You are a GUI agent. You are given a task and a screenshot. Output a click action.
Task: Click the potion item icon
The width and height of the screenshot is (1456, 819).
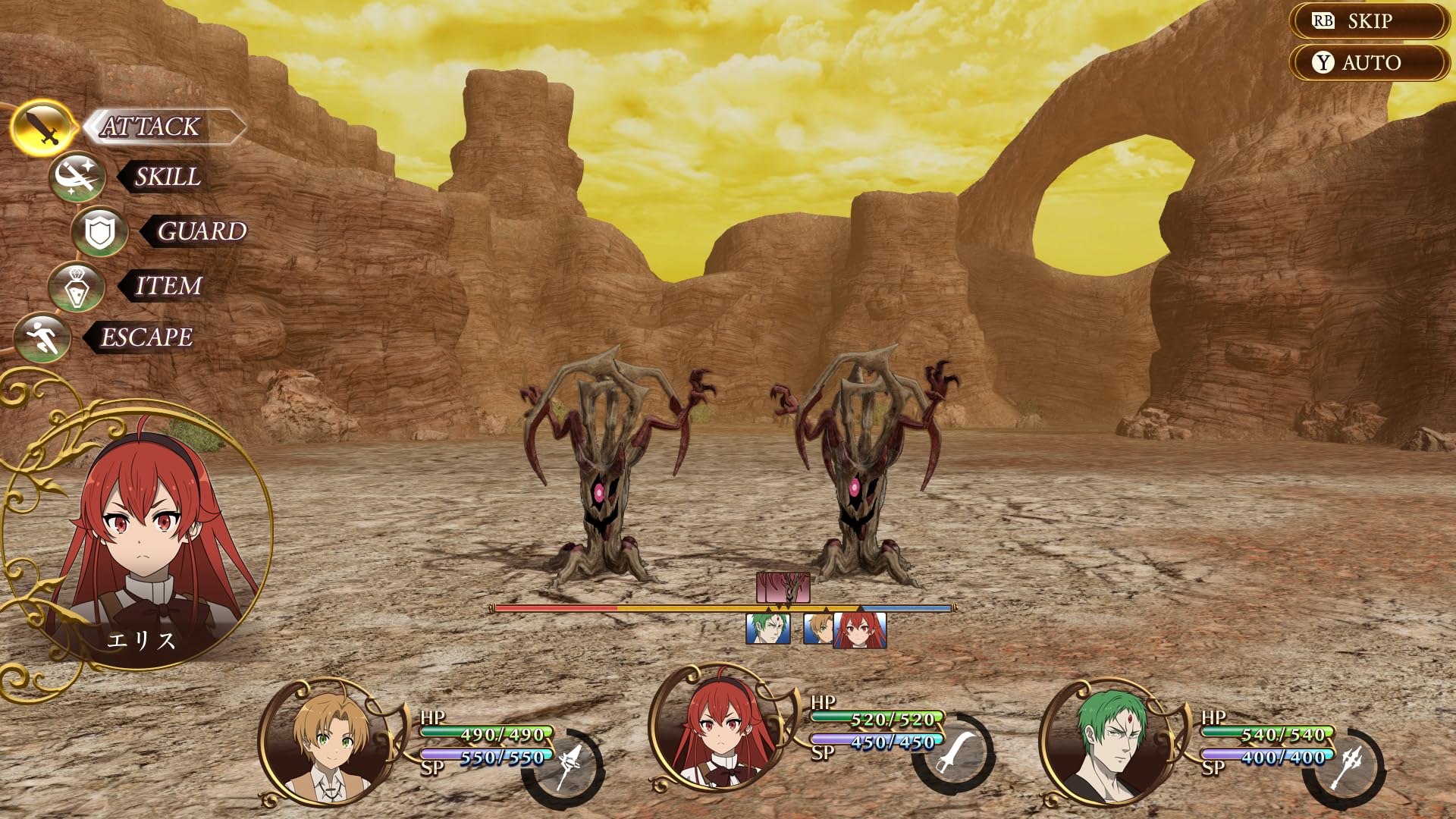pos(77,287)
